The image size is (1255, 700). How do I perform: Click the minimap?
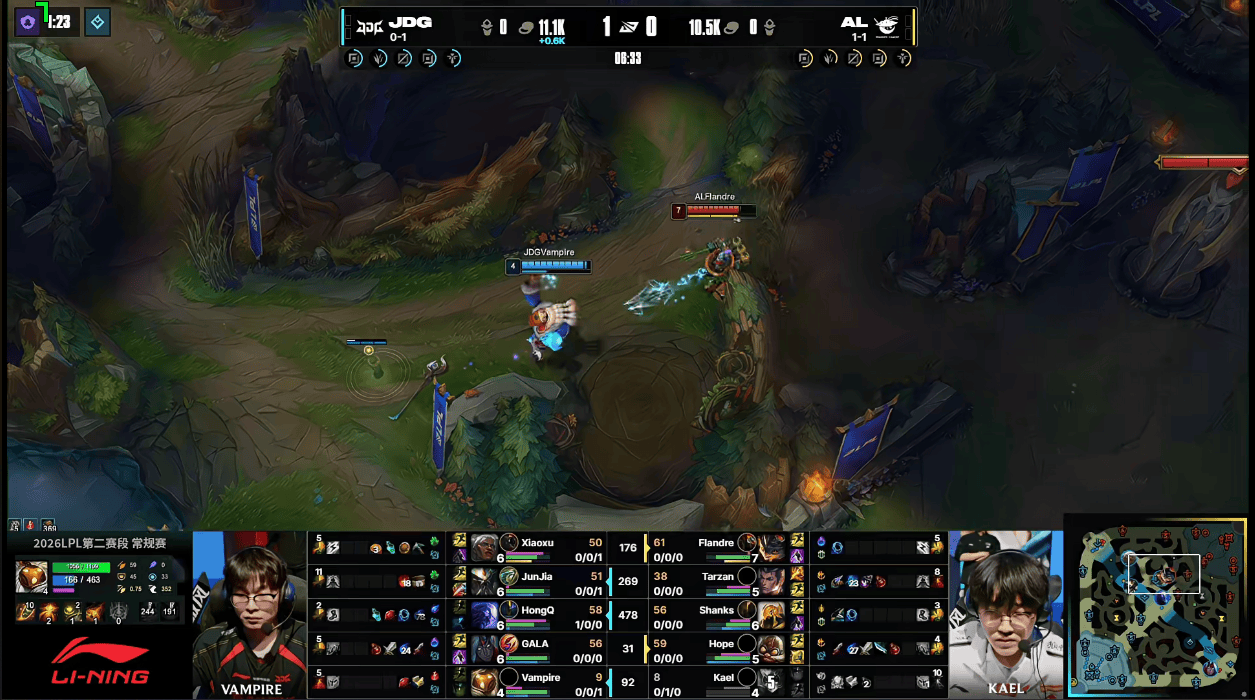[x=1159, y=607]
